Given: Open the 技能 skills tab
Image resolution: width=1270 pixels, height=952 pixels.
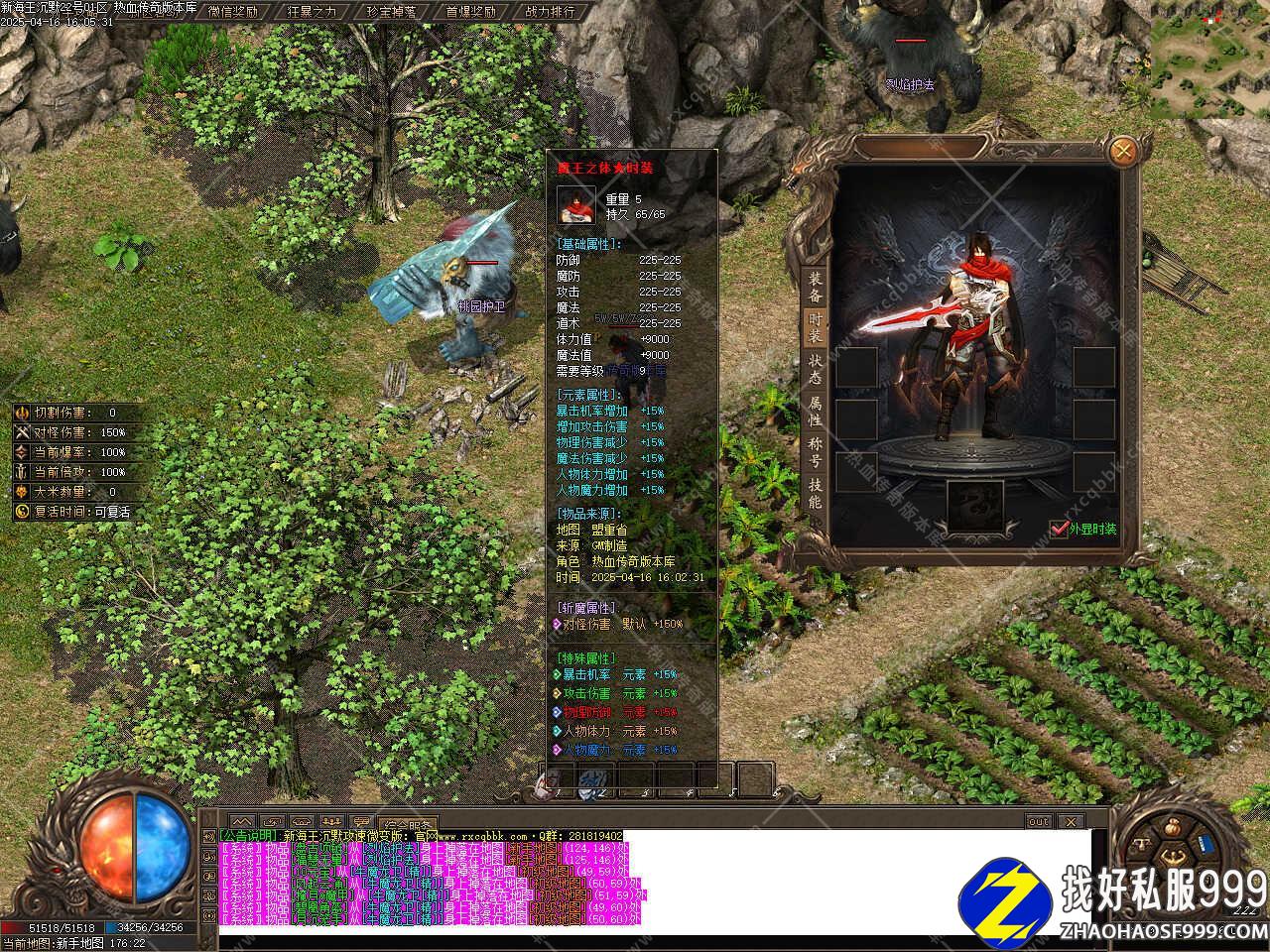Looking at the screenshot, I should coord(814,493).
